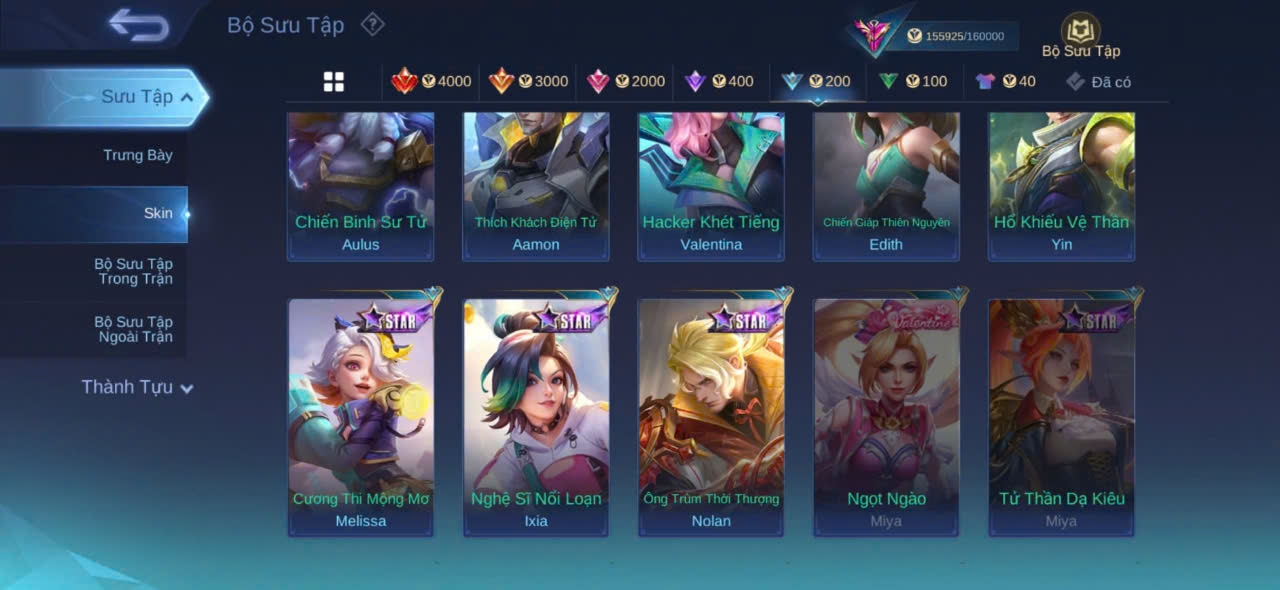Viewport: 1280px width, 590px height.
Task: Open Miya's Ngọt Ngào Valentine skin card
Action: pyautogui.click(x=886, y=416)
